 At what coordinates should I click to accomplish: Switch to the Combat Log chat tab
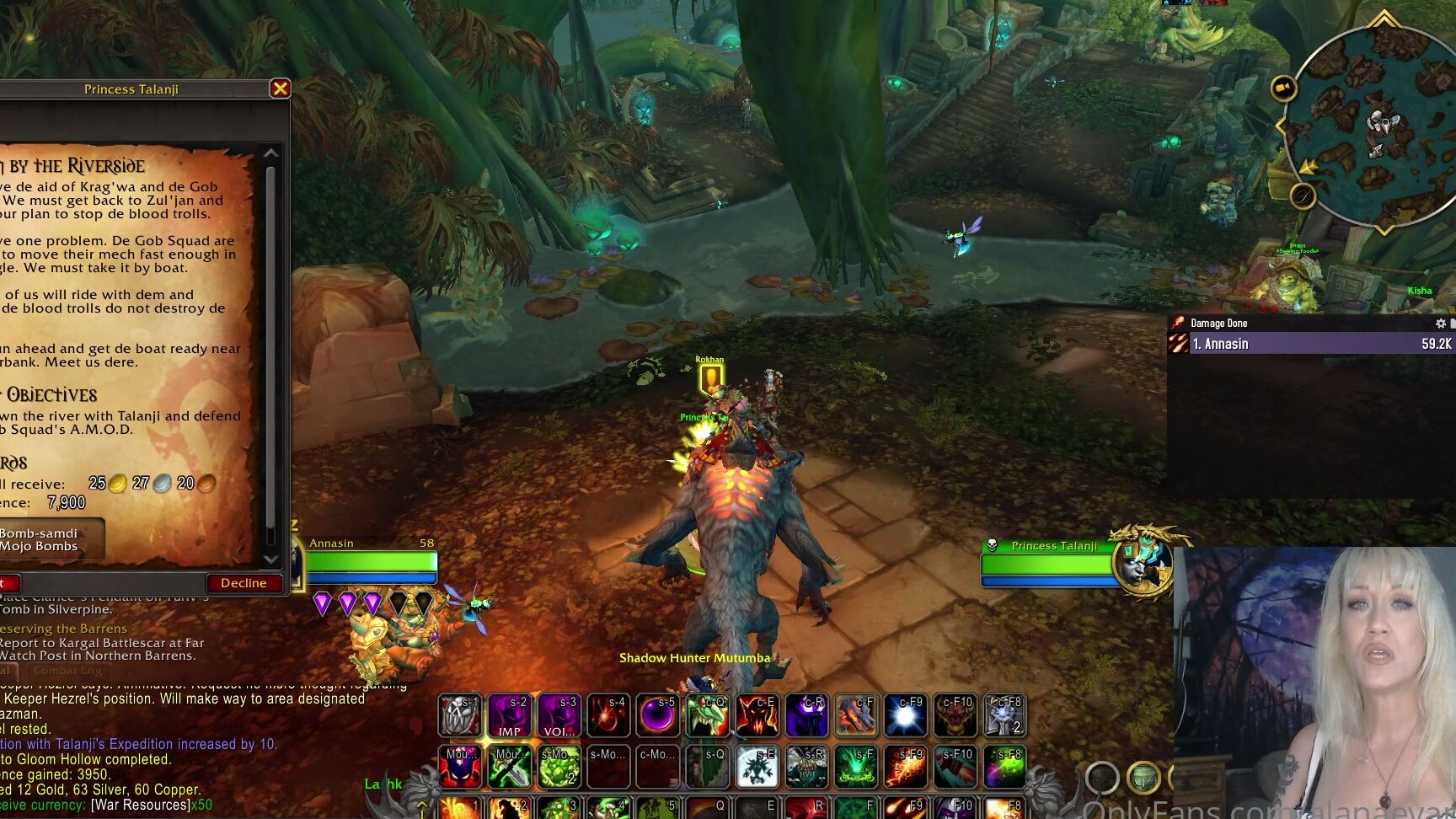point(67,670)
